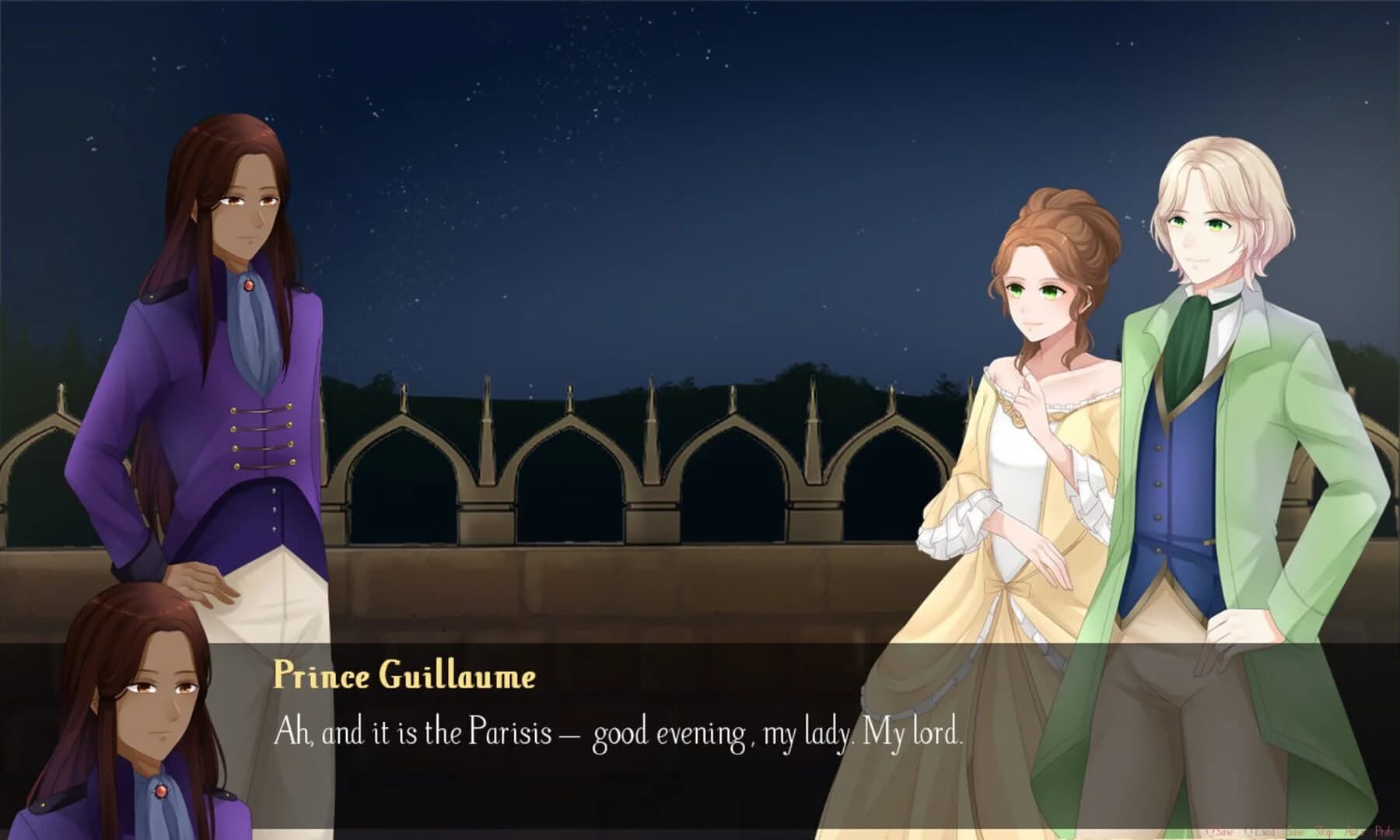Click the Save label in quick menu
1400x840 pixels.
pyautogui.click(x=1296, y=831)
